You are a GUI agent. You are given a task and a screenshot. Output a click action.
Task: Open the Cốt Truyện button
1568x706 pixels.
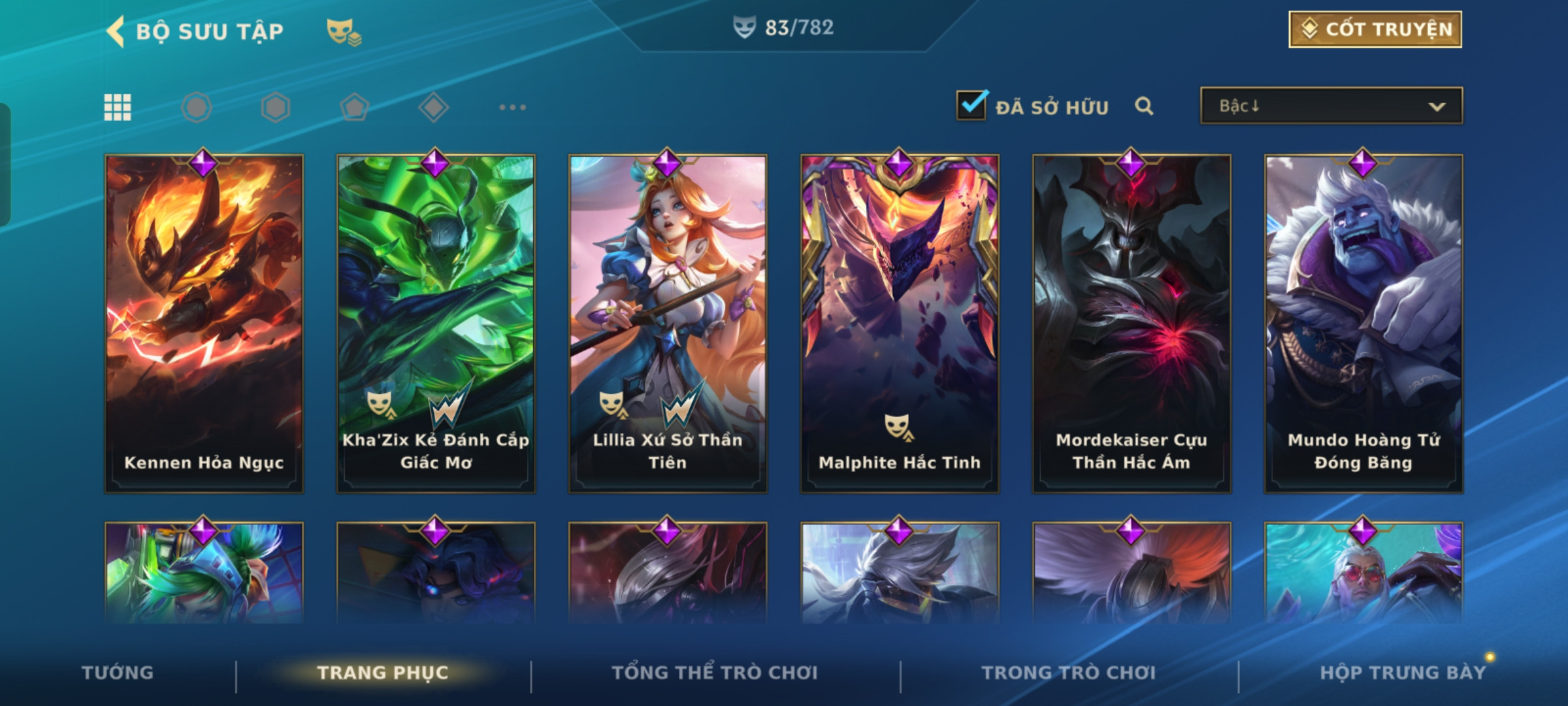point(1375,29)
